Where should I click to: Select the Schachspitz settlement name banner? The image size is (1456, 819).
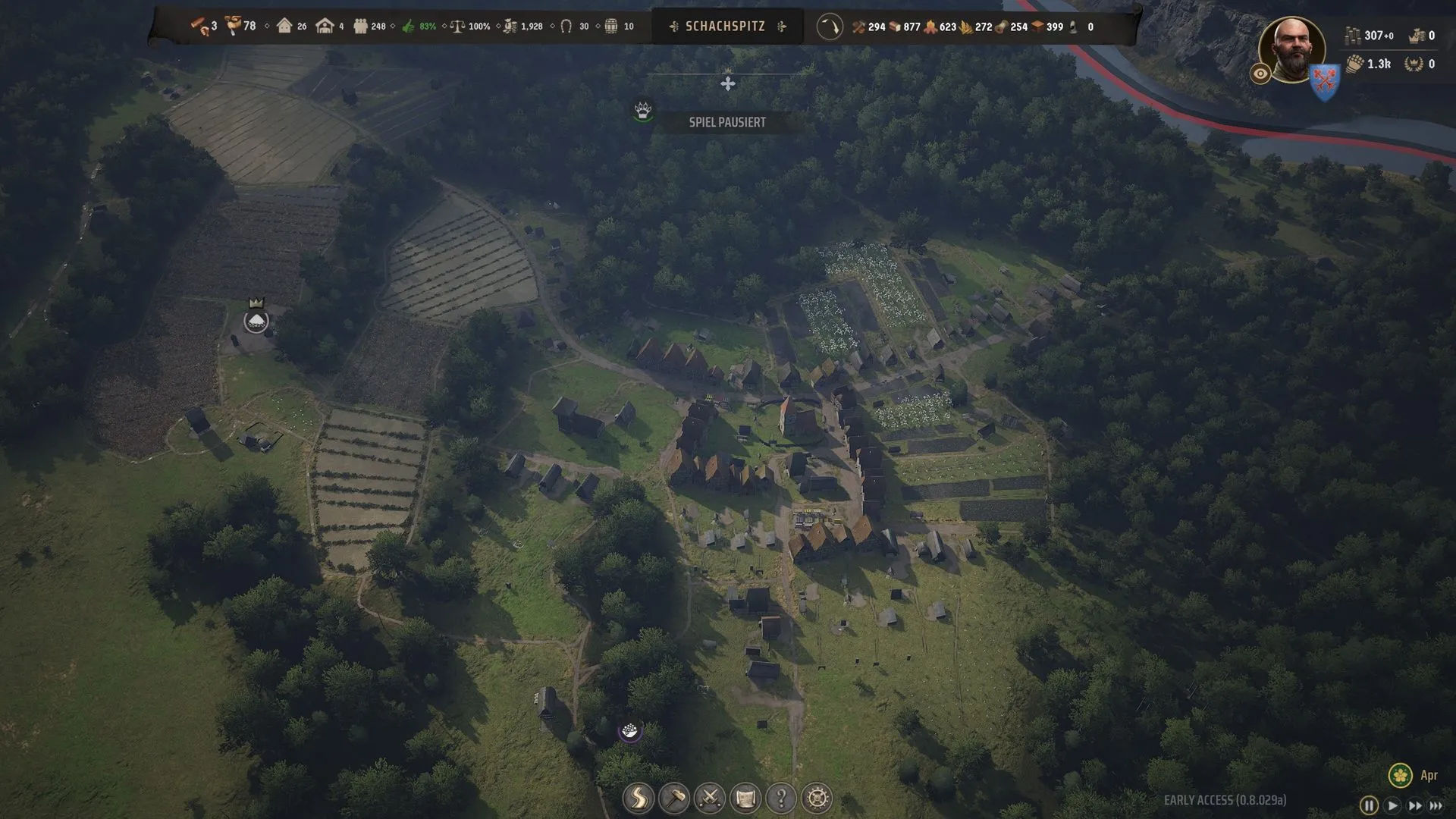pos(725,27)
